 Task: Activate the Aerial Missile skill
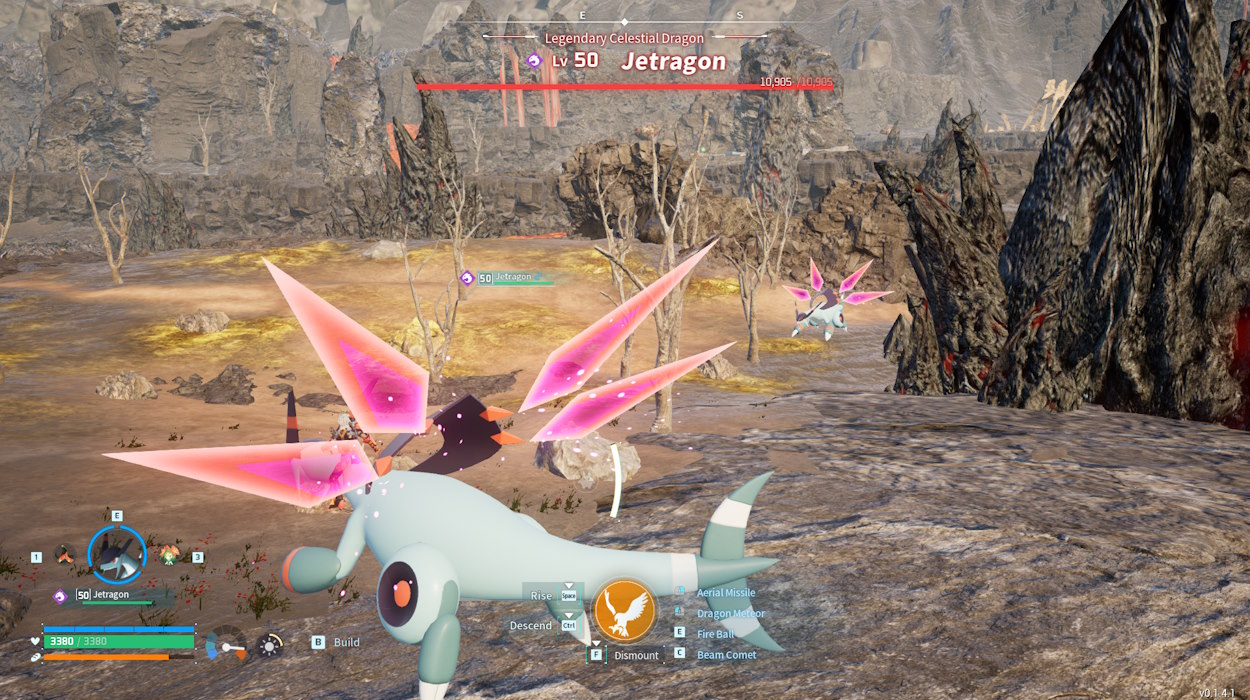click(725, 593)
